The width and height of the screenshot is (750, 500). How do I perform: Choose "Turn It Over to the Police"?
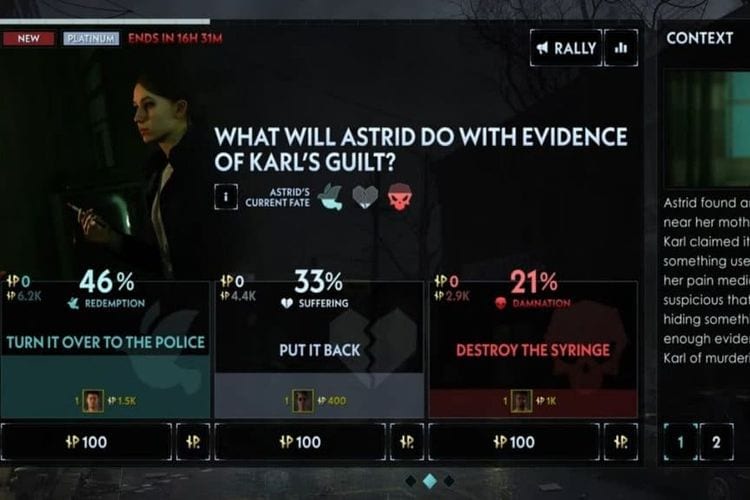(x=105, y=342)
